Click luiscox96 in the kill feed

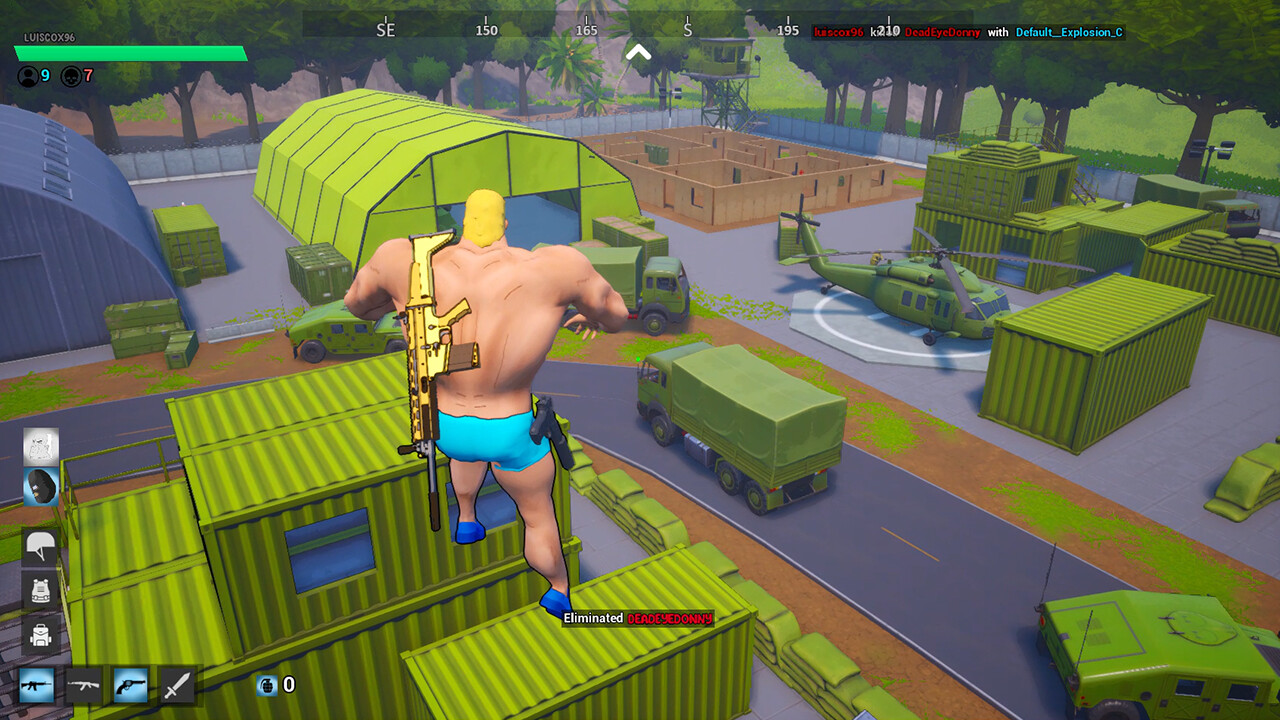(838, 32)
